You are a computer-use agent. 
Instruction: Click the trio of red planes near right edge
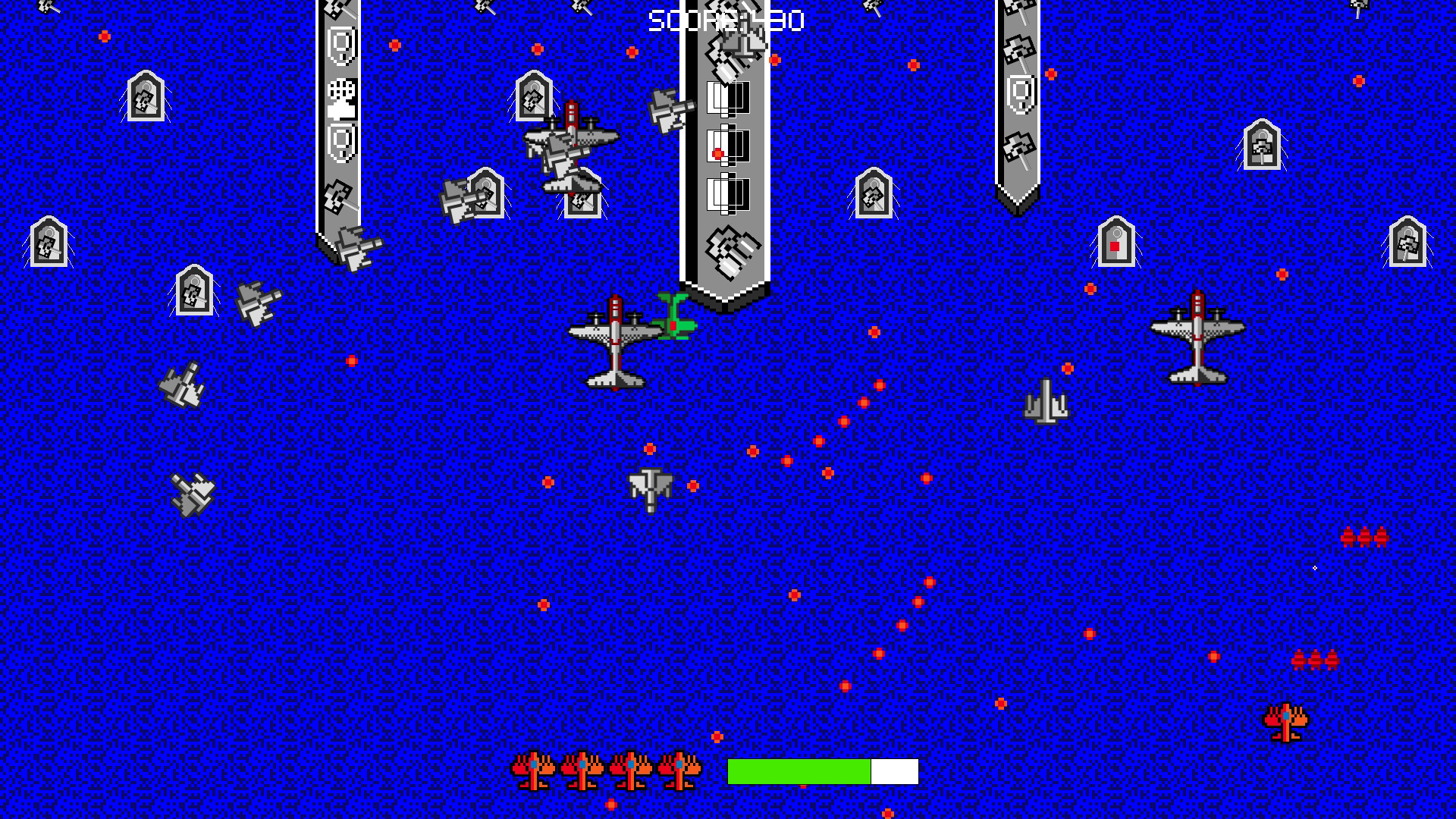pyautogui.click(x=1365, y=538)
